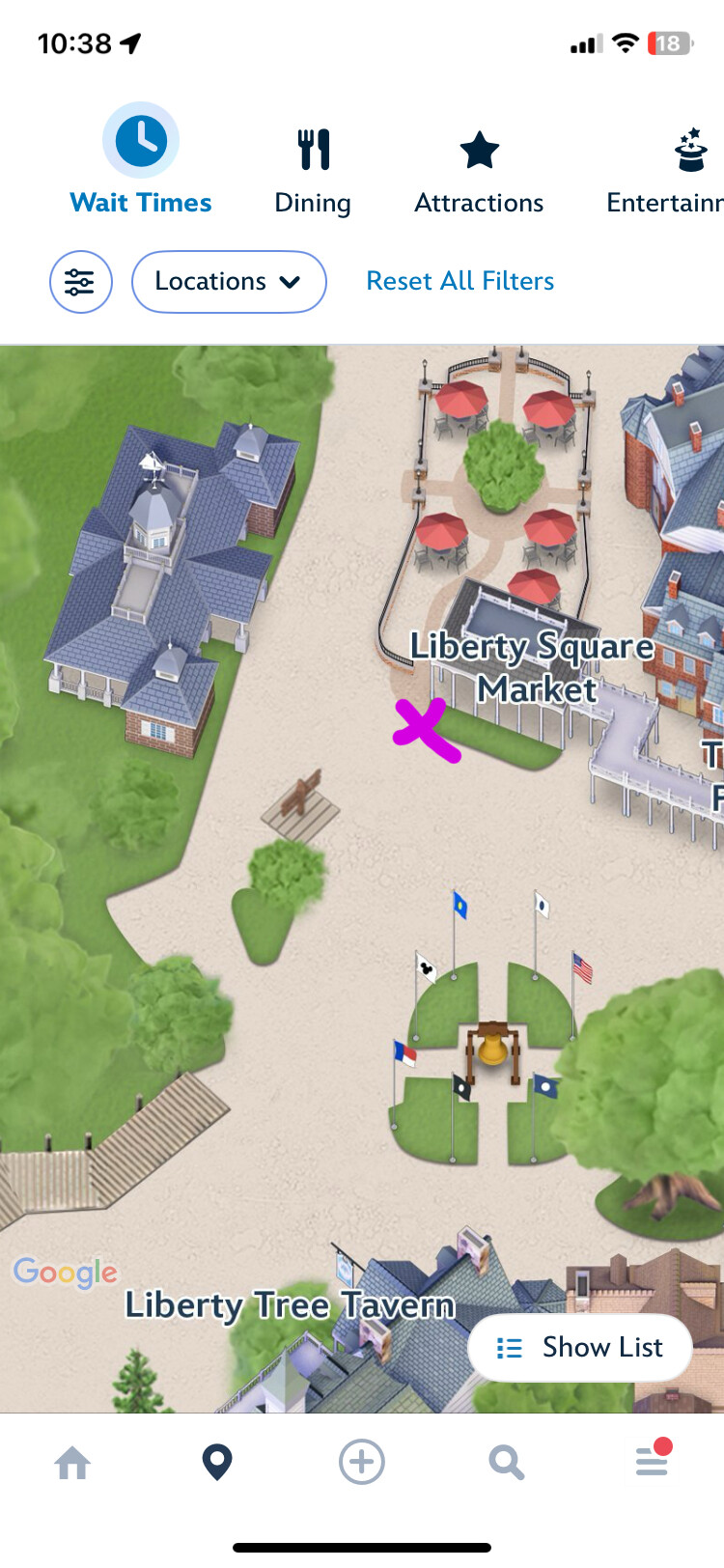Expand the Locations dropdown
The height and width of the screenshot is (1568, 724).
[x=229, y=282]
